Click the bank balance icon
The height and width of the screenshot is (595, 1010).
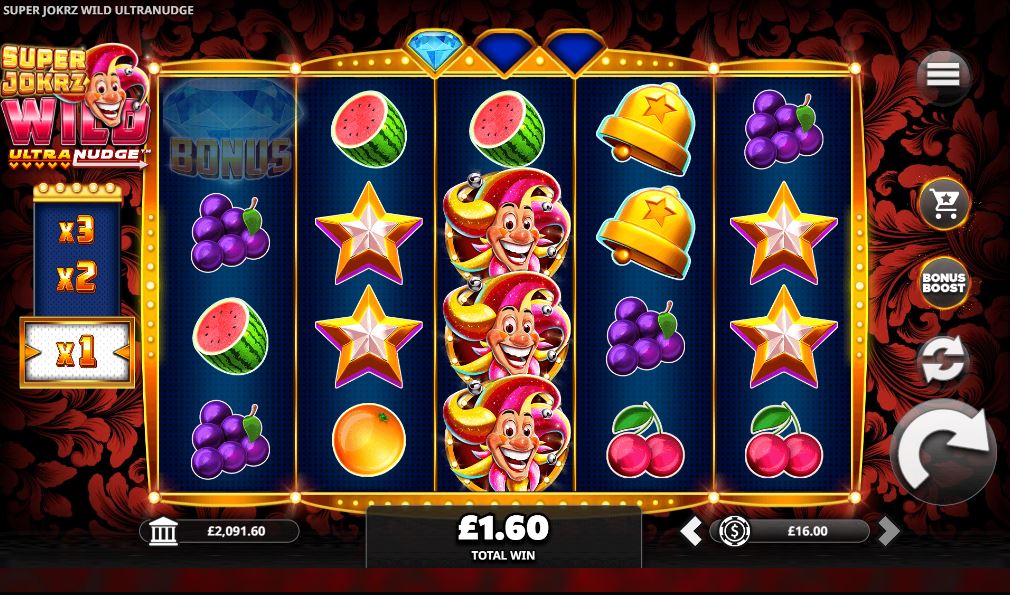point(163,531)
